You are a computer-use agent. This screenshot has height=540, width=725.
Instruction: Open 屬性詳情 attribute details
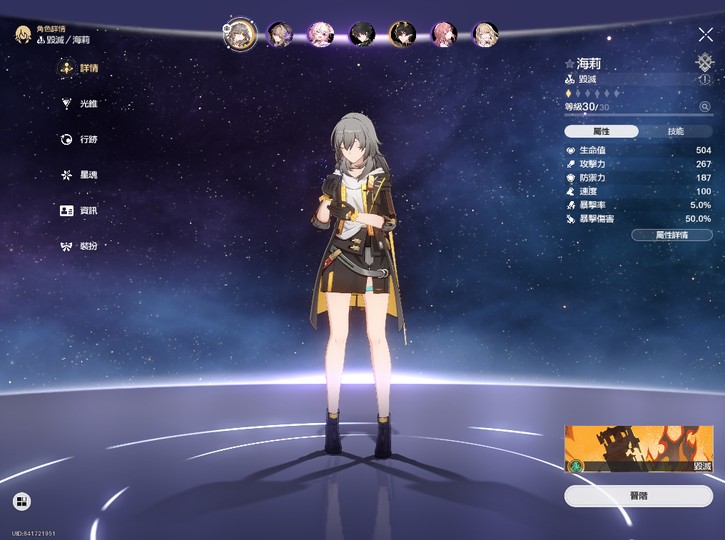(x=671, y=234)
